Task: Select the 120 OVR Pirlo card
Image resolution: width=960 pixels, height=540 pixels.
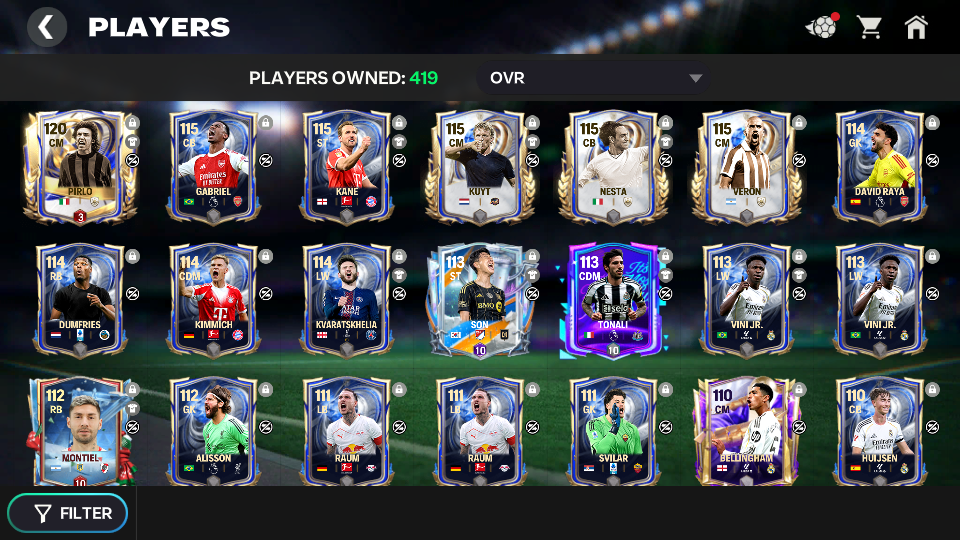Action: click(x=79, y=166)
